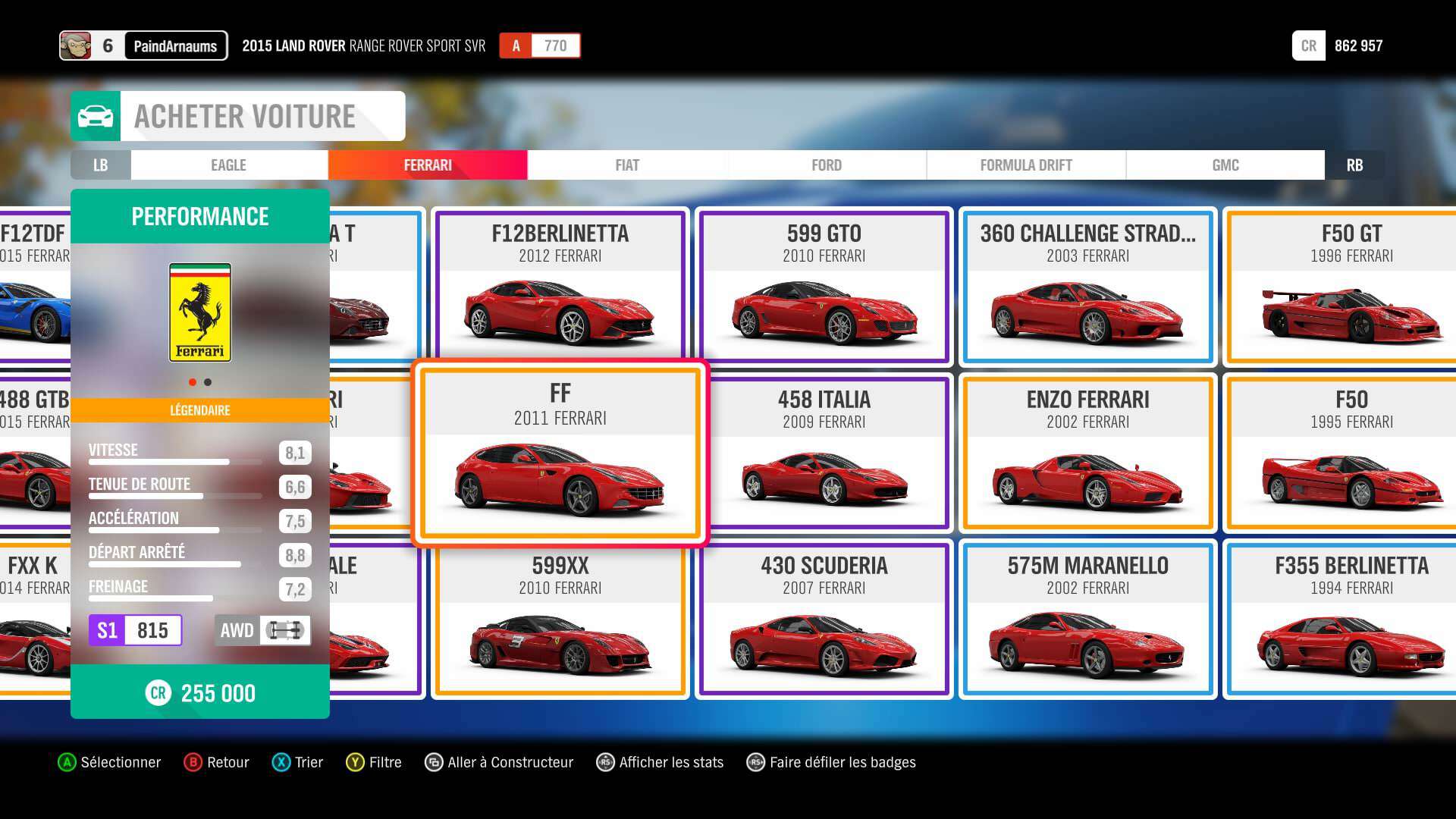Screen dimensions: 1456x819
Task: Select the Fiat manufacturer tab
Action: [x=627, y=165]
